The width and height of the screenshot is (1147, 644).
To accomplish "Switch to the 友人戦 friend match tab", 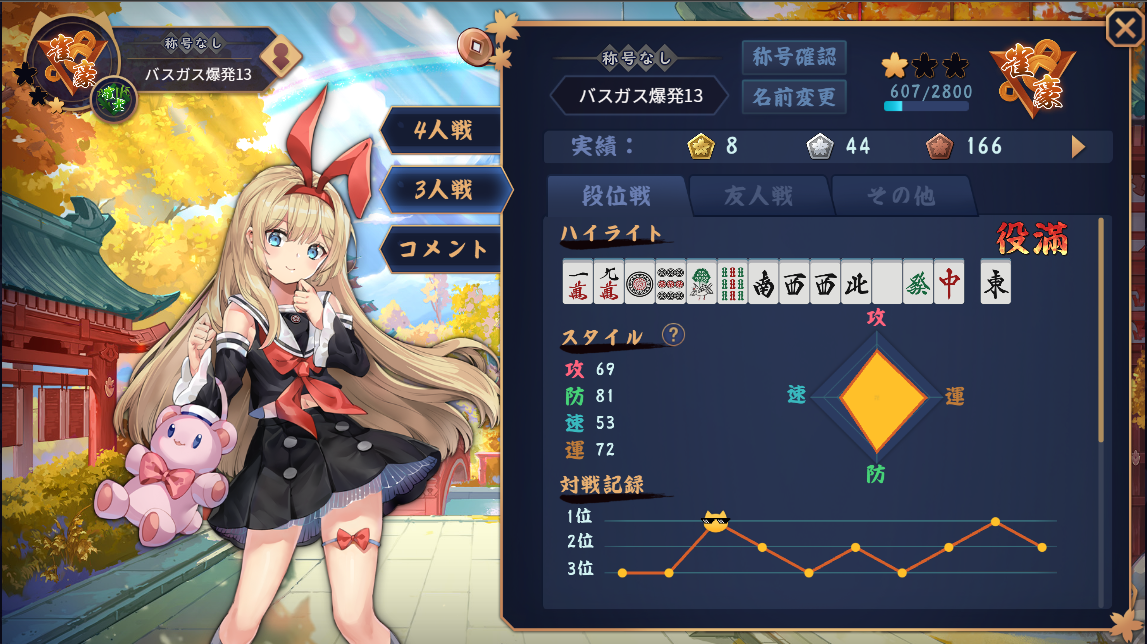I will point(758,196).
